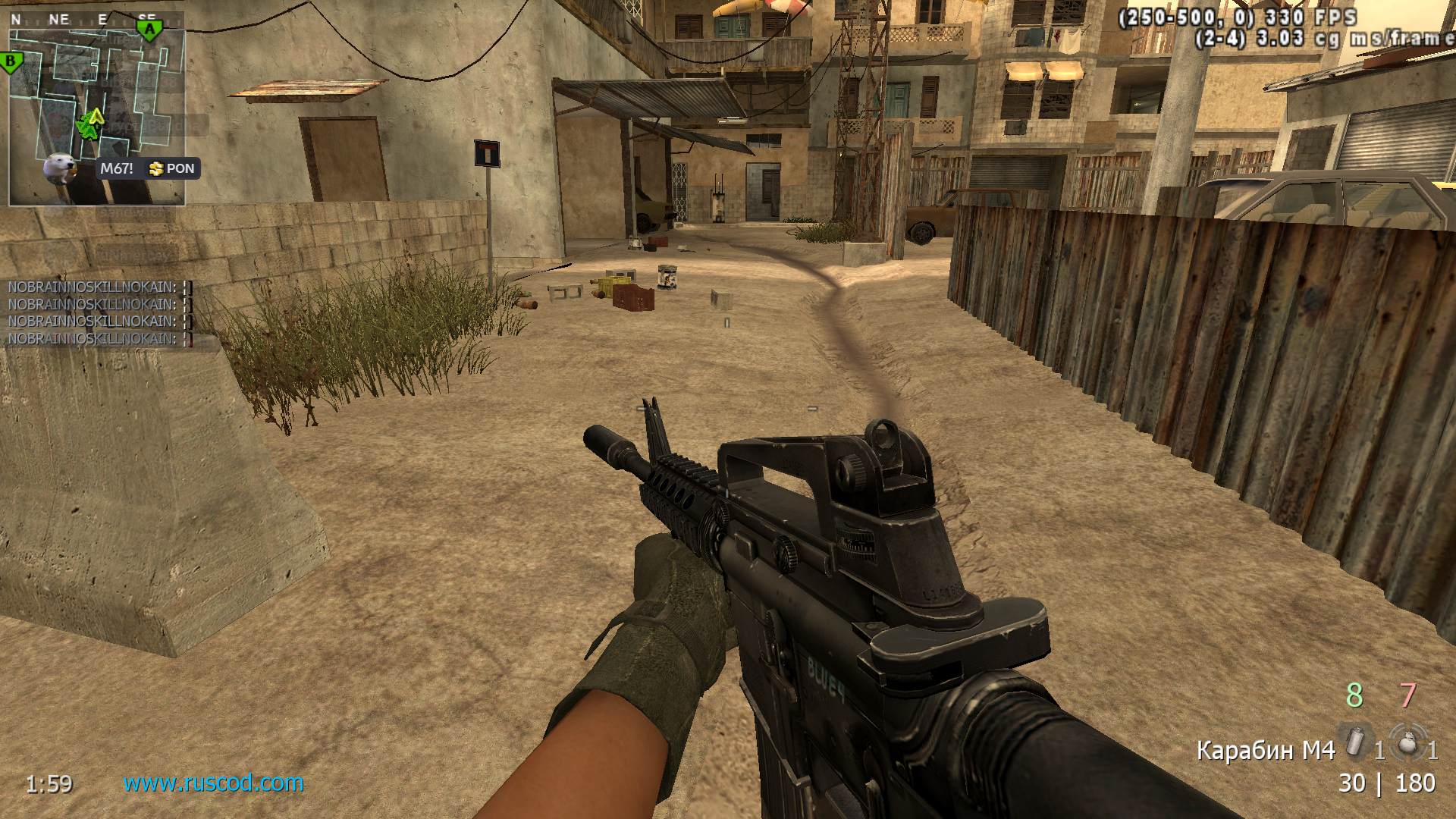Click the yellow player arrow on minimap

(x=95, y=118)
